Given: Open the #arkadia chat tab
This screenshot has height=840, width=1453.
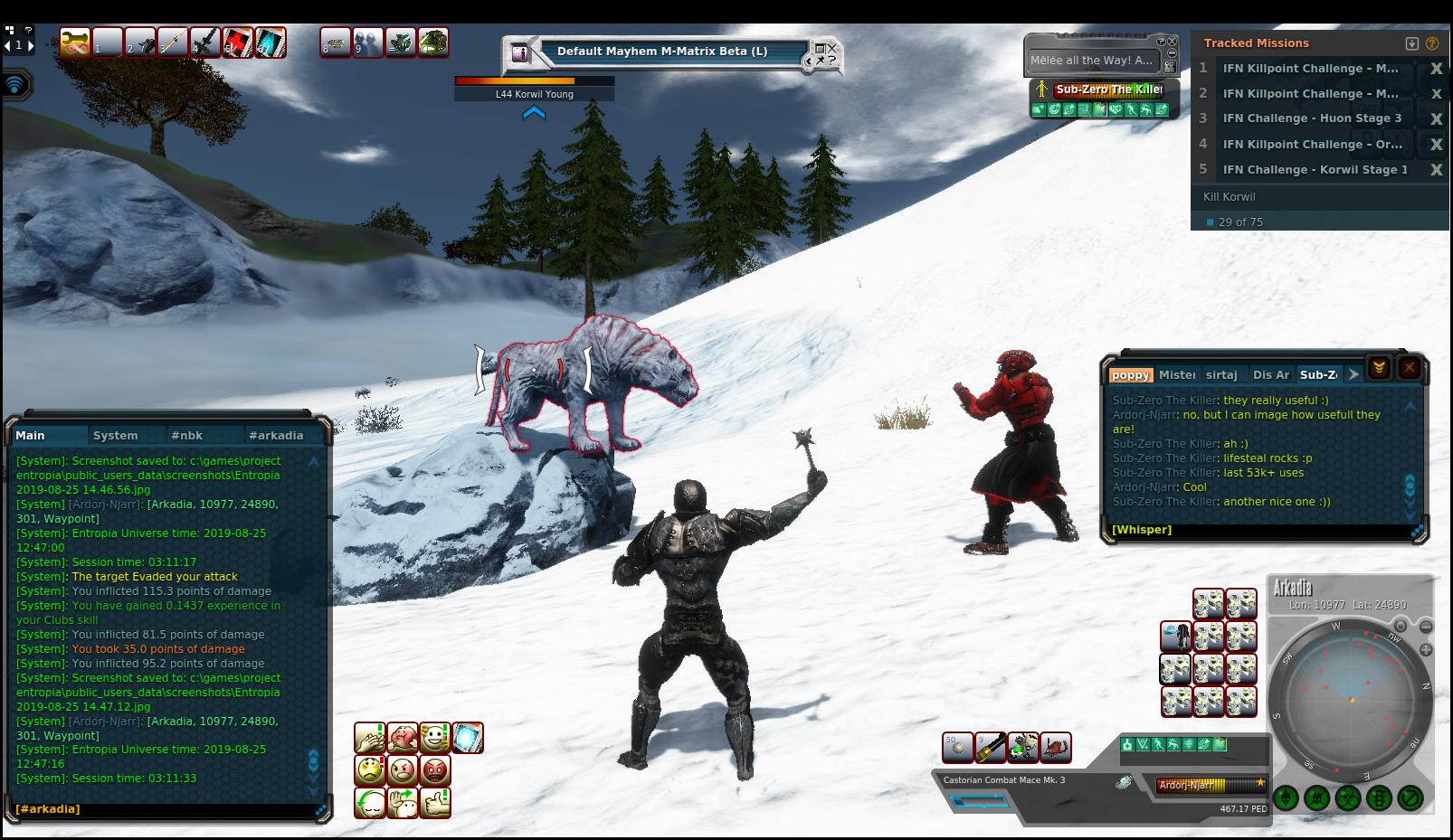Looking at the screenshot, I should [276, 435].
